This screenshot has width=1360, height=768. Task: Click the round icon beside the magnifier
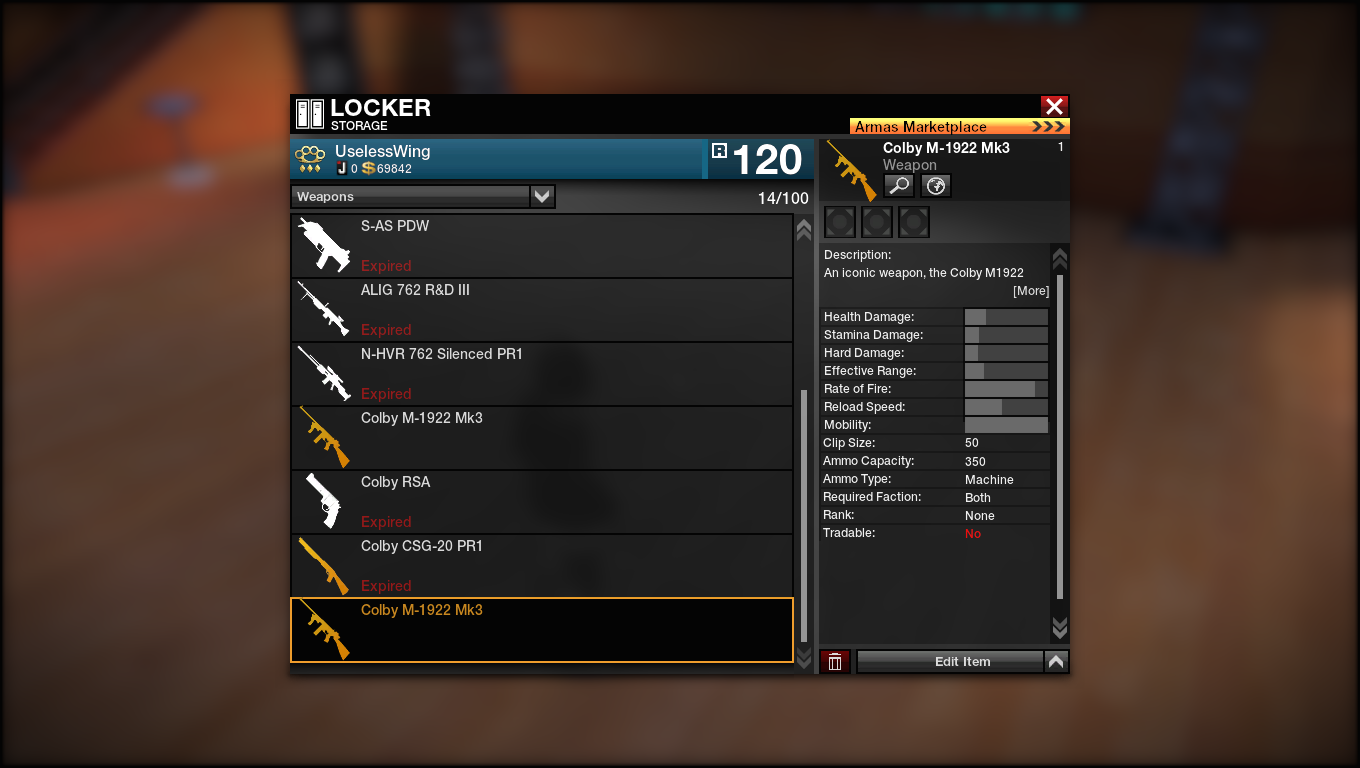tap(935, 186)
